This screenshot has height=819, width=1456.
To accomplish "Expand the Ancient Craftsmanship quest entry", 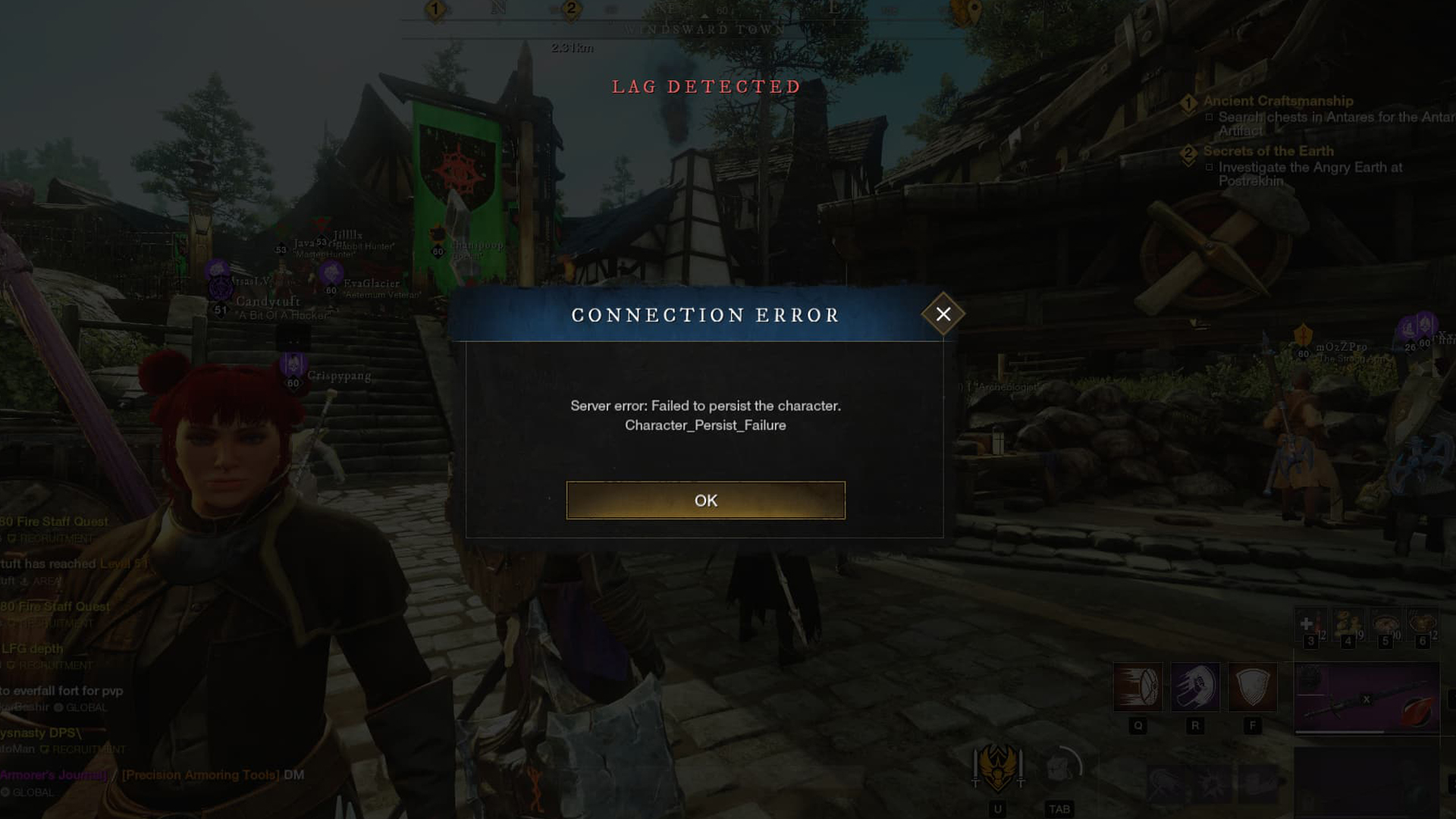I will [x=1279, y=101].
